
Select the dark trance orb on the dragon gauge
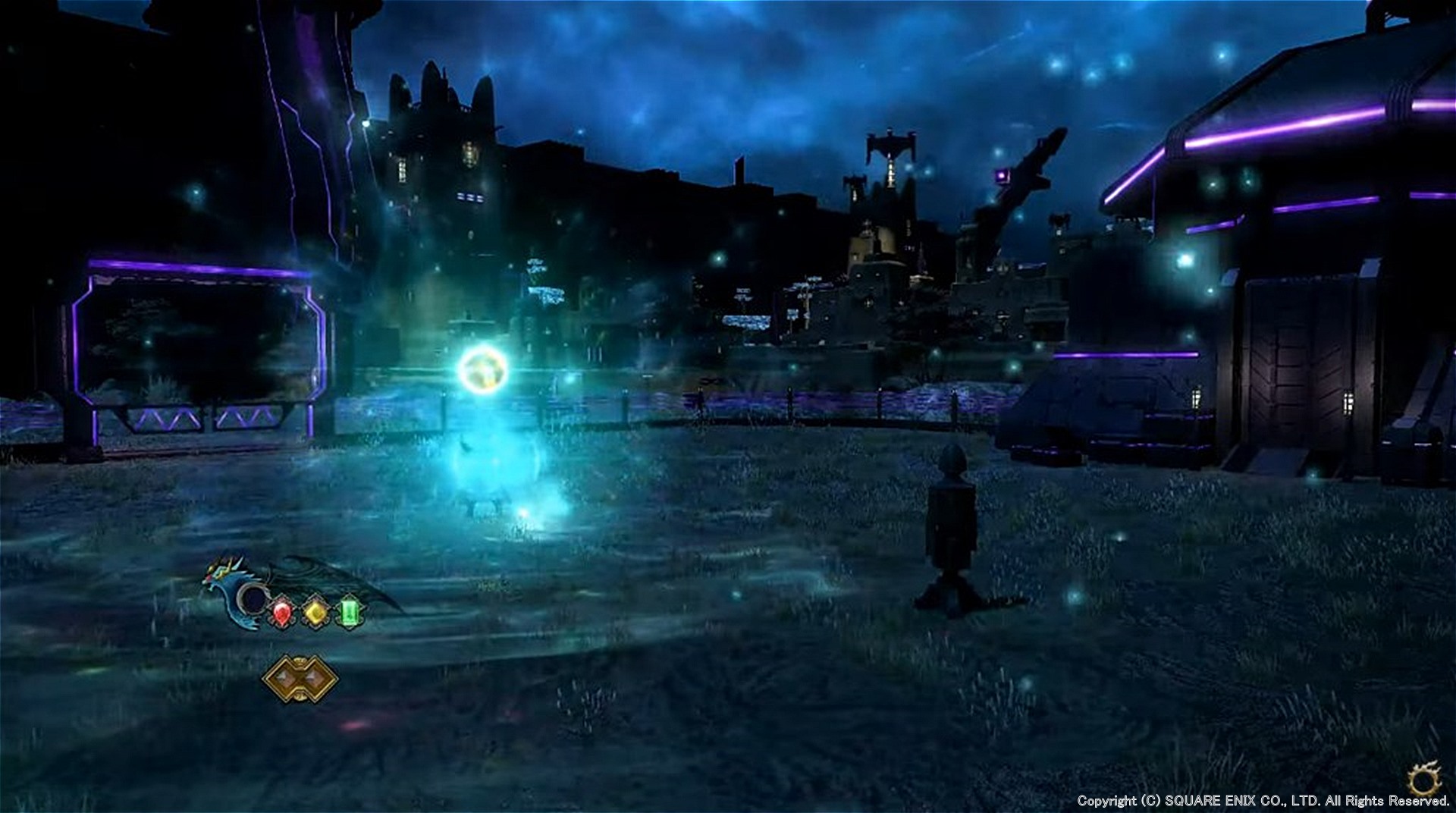pyautogui.click(x=253, y=599)
